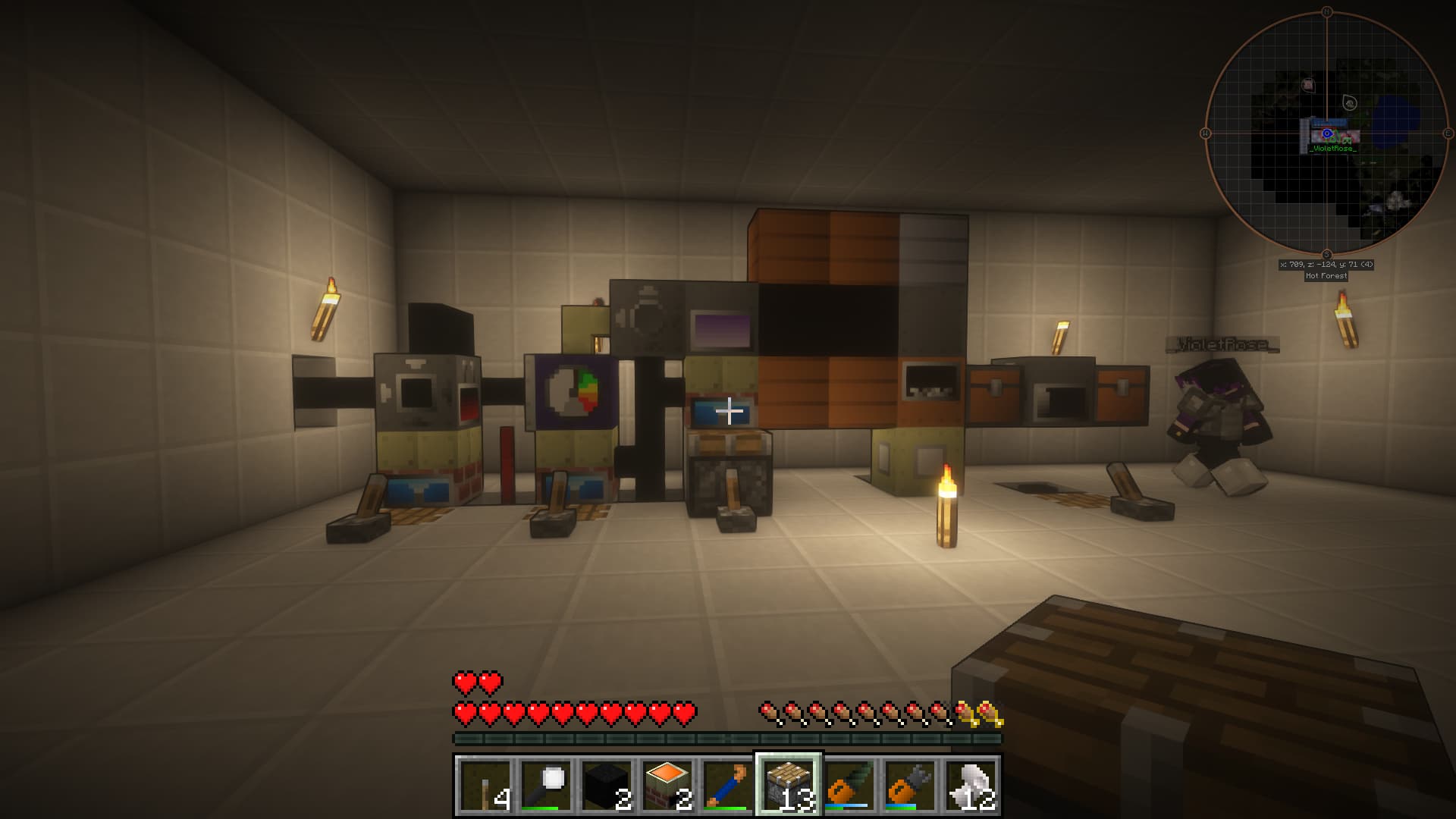1456x819 pixels.
Task: Click the pink waypoint marker on the minimap
Action: pos(1308,85)
